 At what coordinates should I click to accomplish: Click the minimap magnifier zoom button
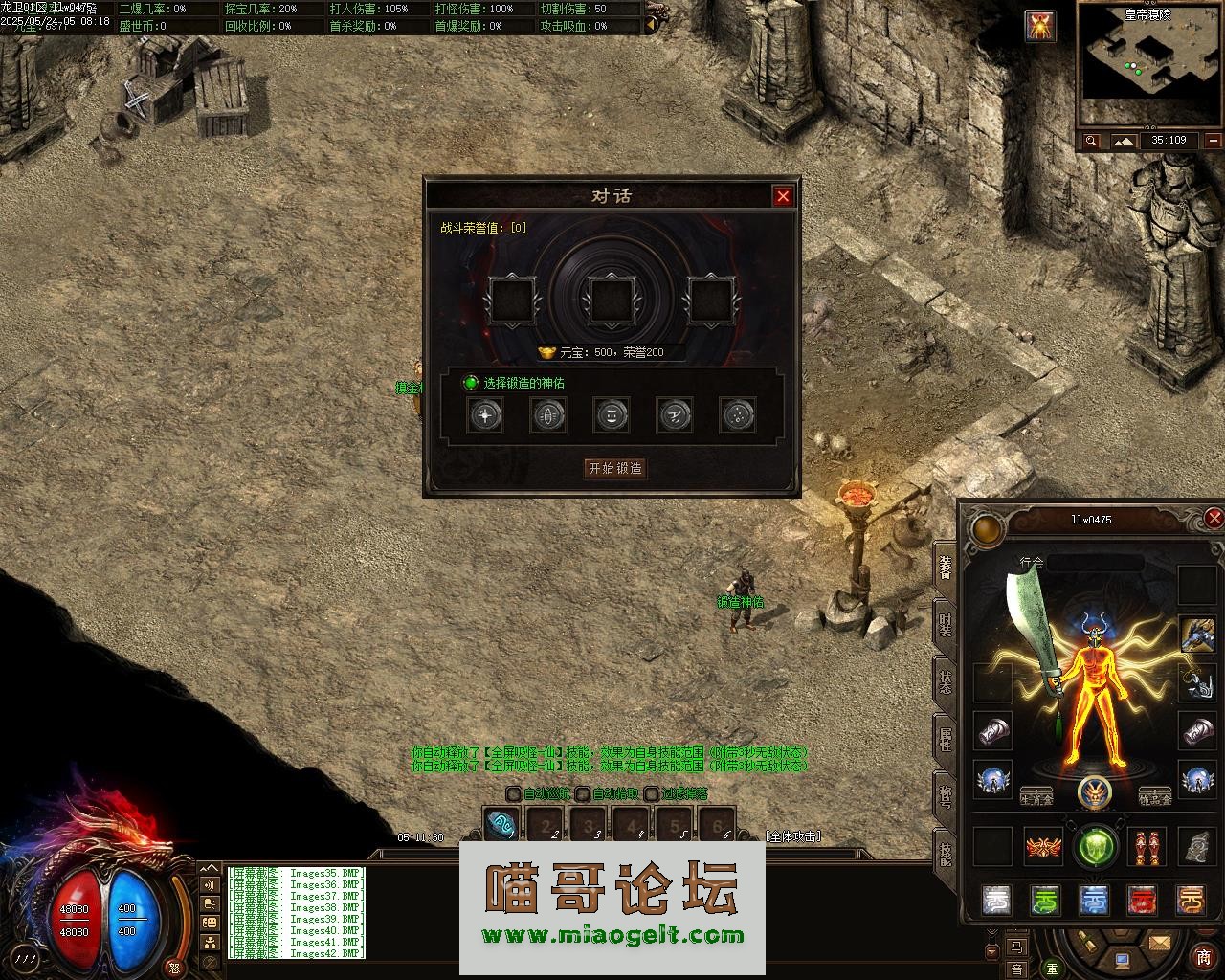(1091, 141)
